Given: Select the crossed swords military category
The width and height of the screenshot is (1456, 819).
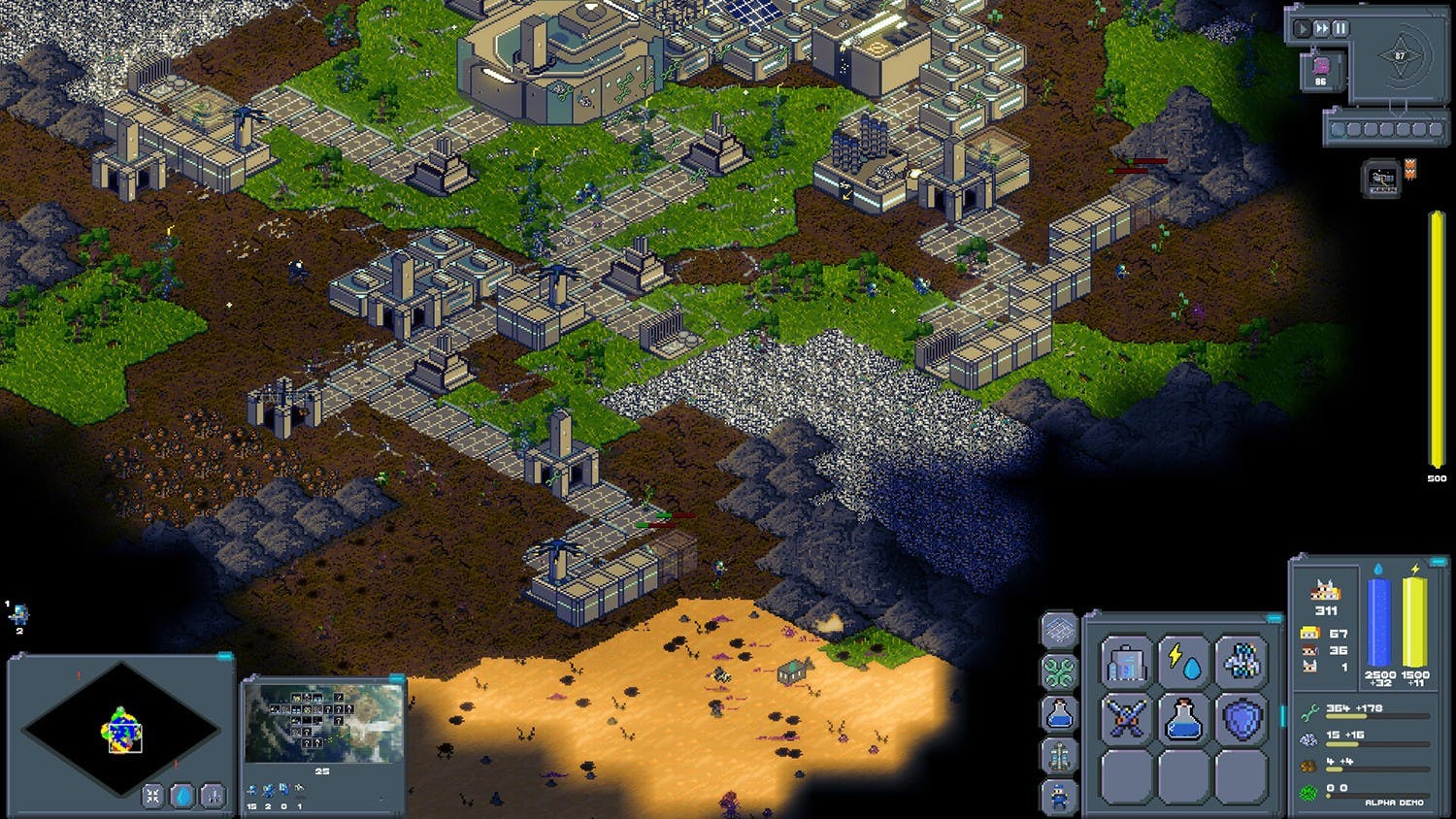Looking at the screenshot, I should [x=1126, y=720].
